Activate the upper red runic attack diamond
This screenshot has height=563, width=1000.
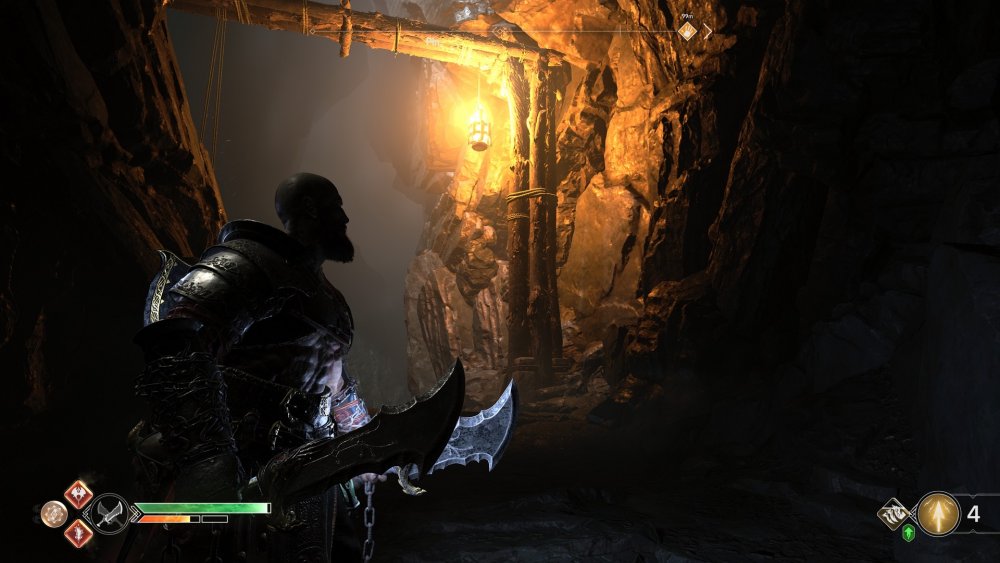(x=78, y=494)
